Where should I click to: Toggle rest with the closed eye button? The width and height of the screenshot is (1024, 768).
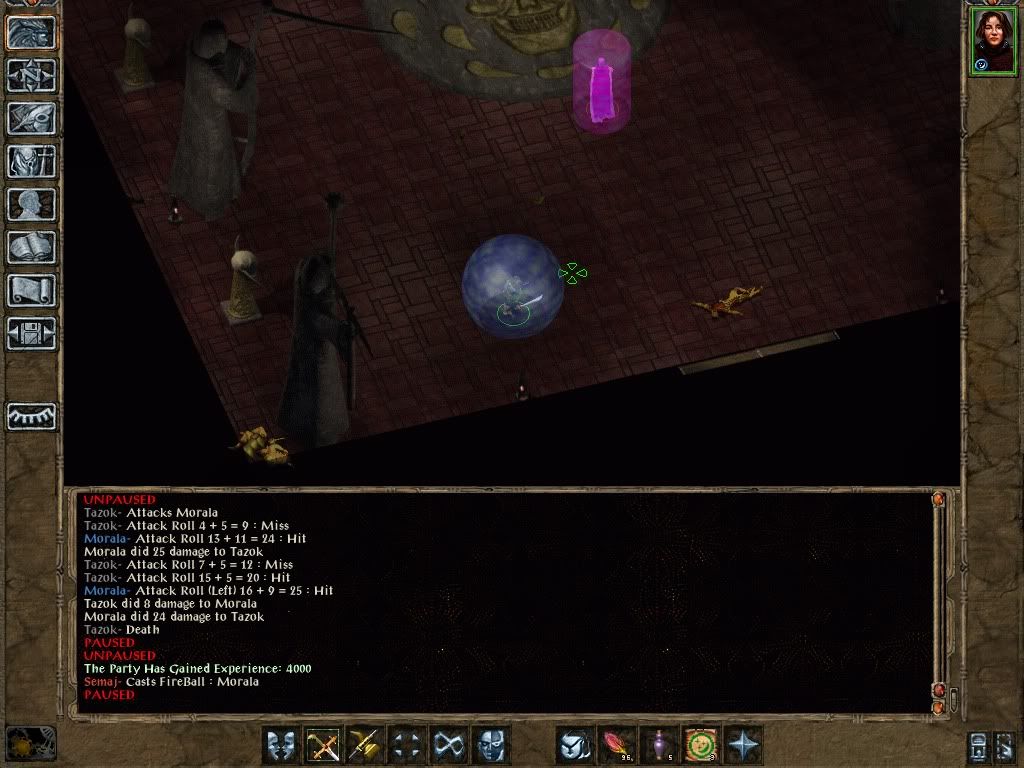click(31, 416)
